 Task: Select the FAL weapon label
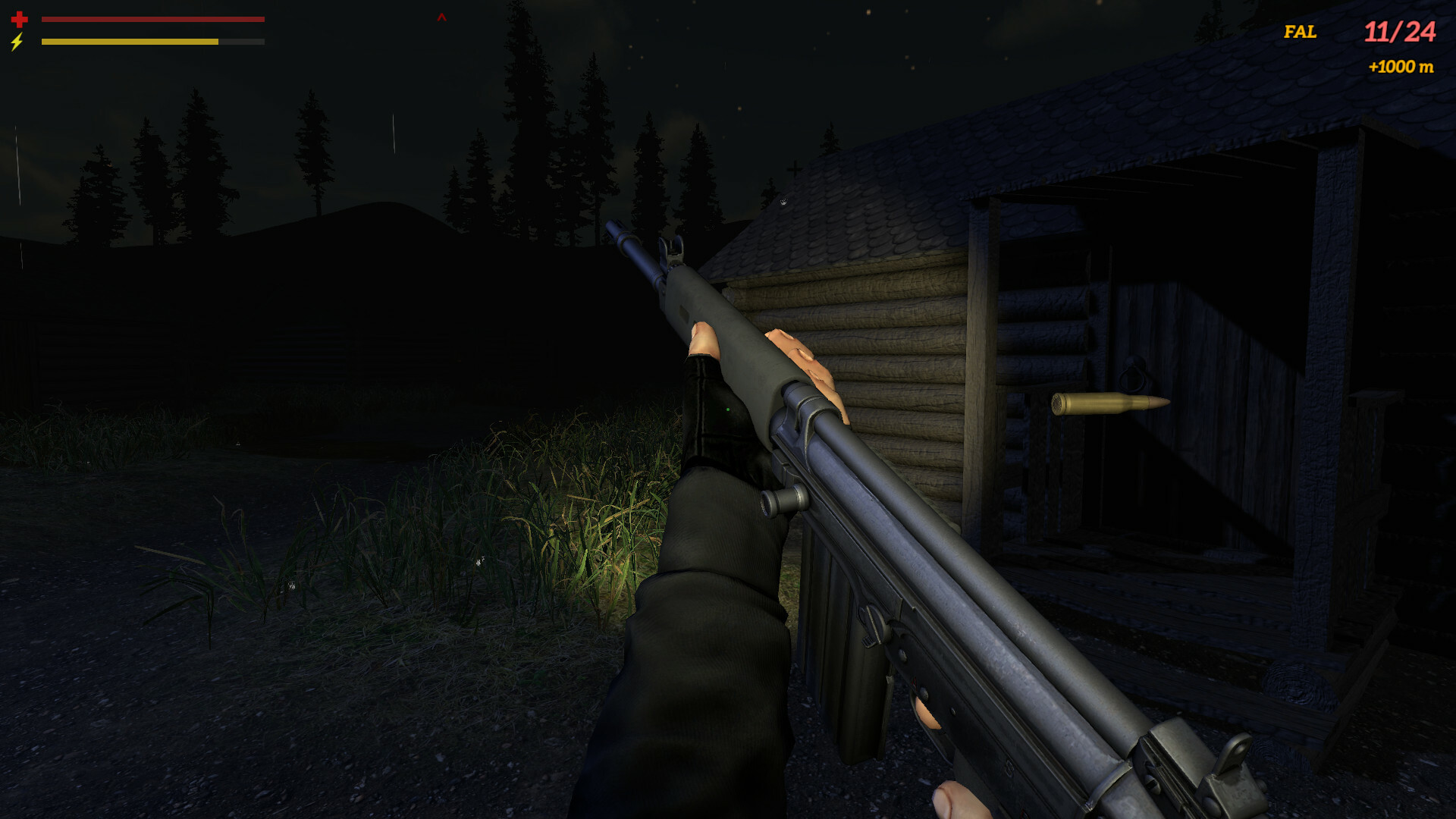tap(1299, 32)
